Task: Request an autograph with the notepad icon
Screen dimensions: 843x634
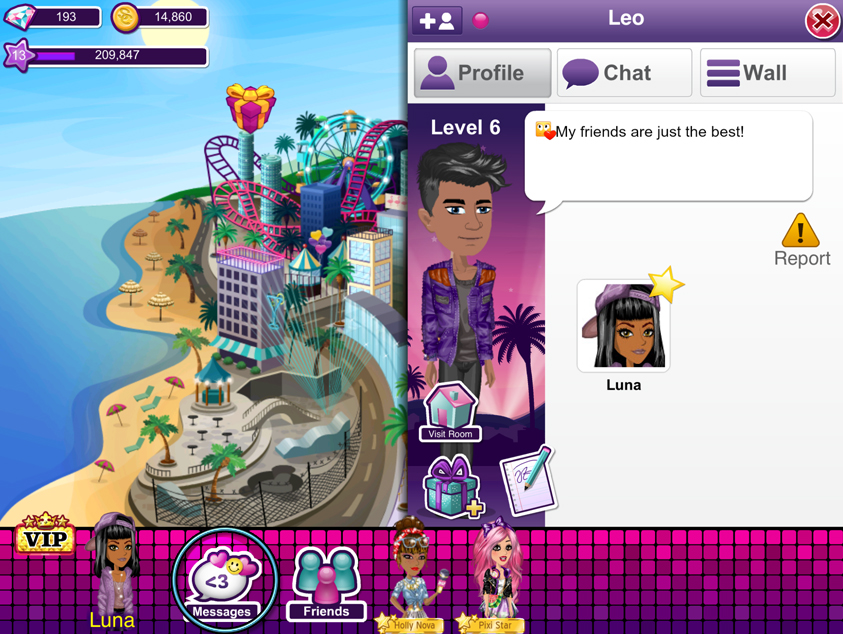Action: (x=526, y=479)
